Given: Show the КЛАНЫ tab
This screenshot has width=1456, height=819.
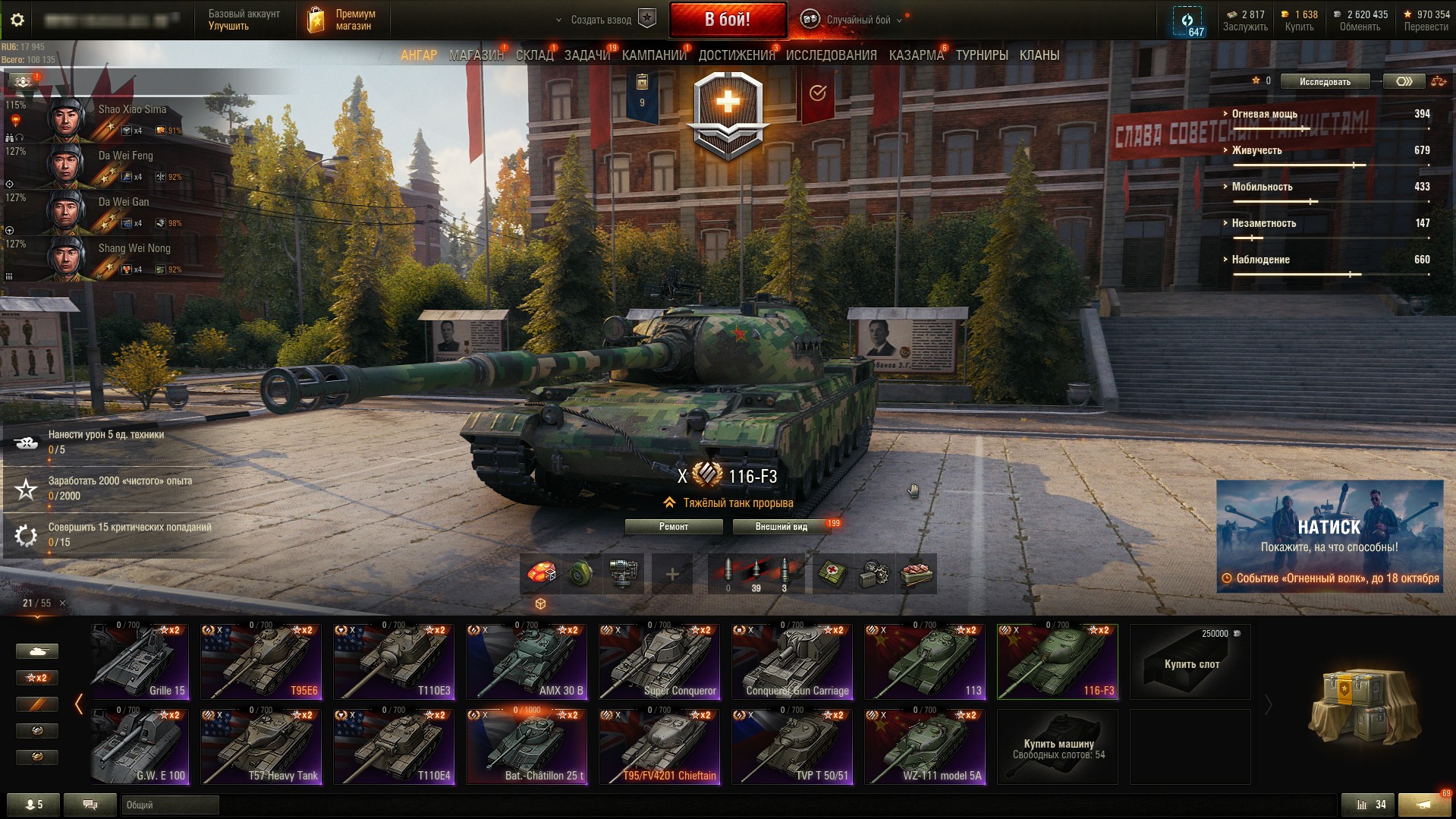Looking at the screenshot, I should point(1039,55).
